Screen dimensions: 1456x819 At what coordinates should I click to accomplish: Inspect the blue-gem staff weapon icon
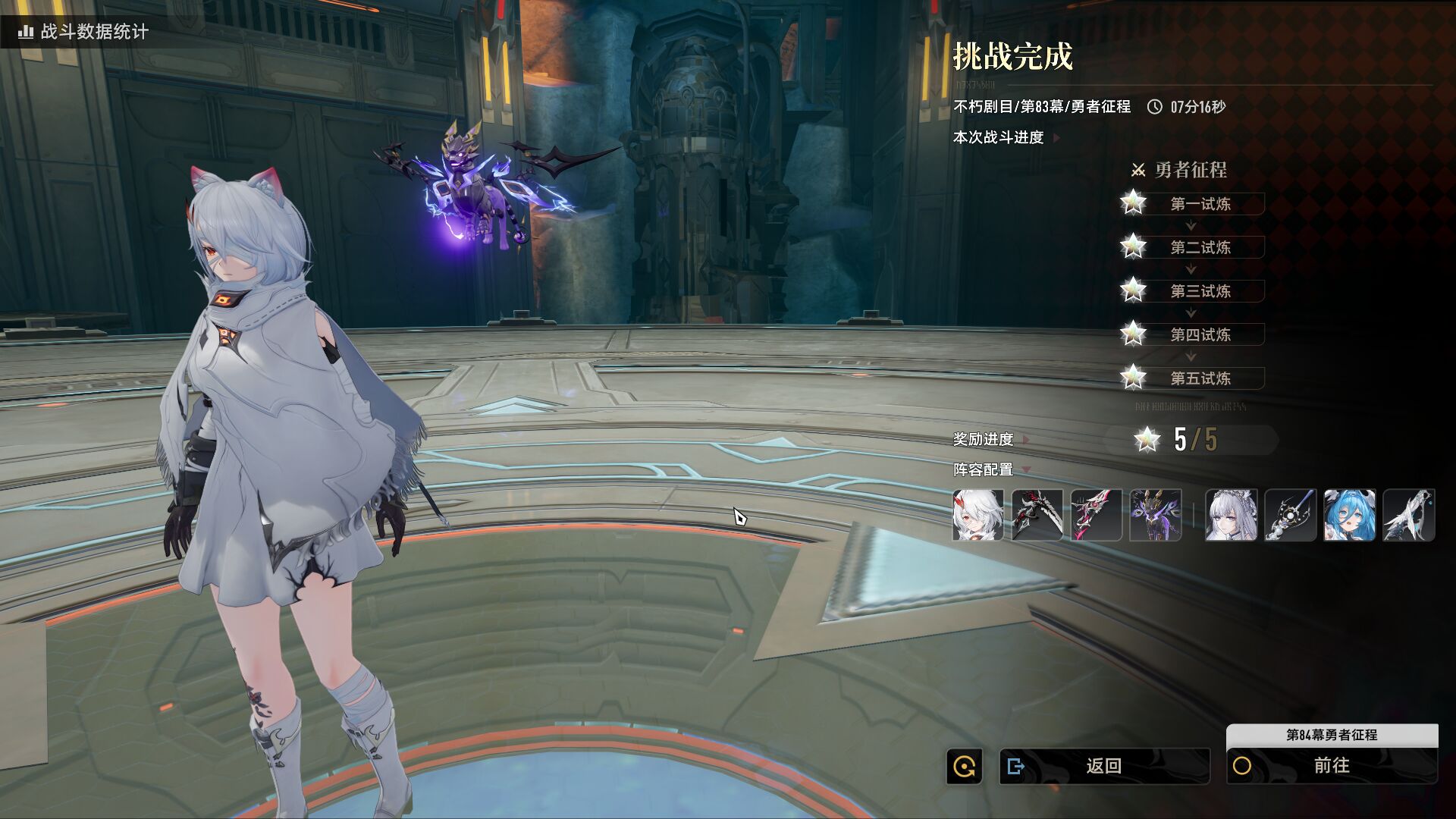pos(1290,515)
